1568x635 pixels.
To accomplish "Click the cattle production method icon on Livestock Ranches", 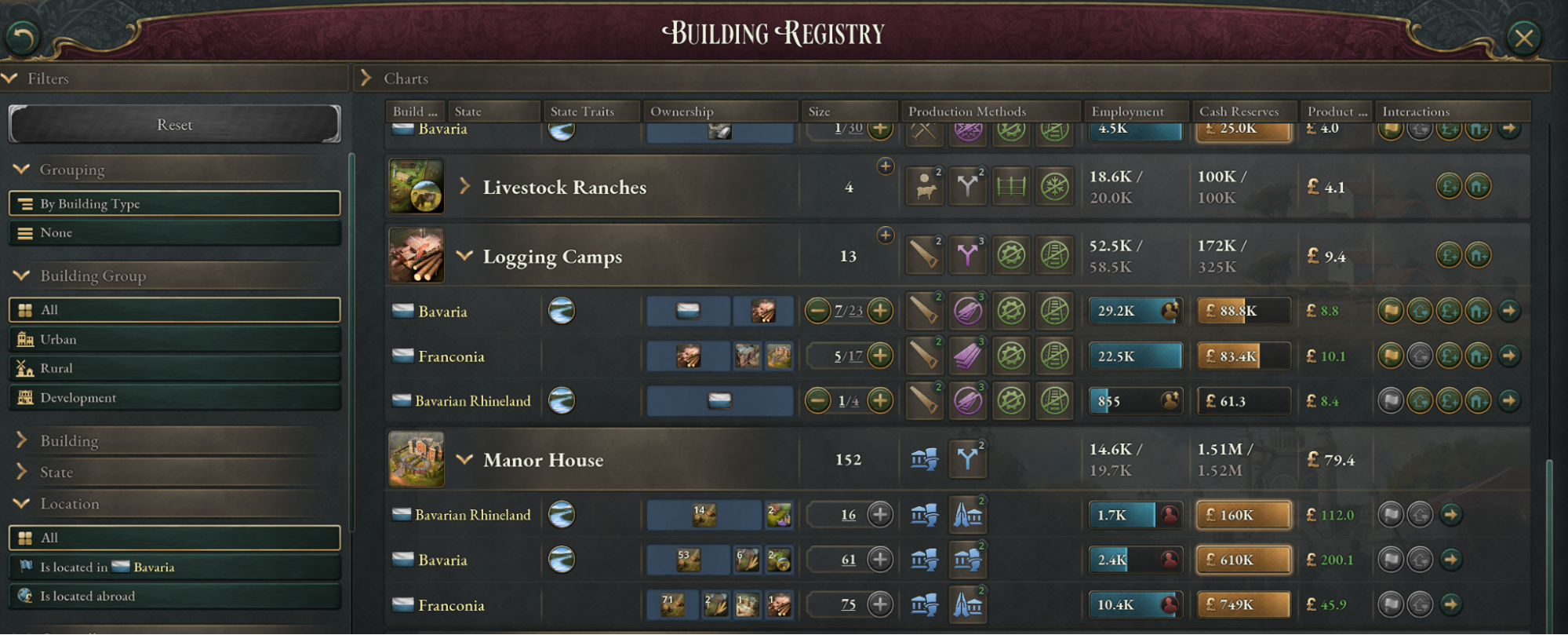I will pos(924,187).
